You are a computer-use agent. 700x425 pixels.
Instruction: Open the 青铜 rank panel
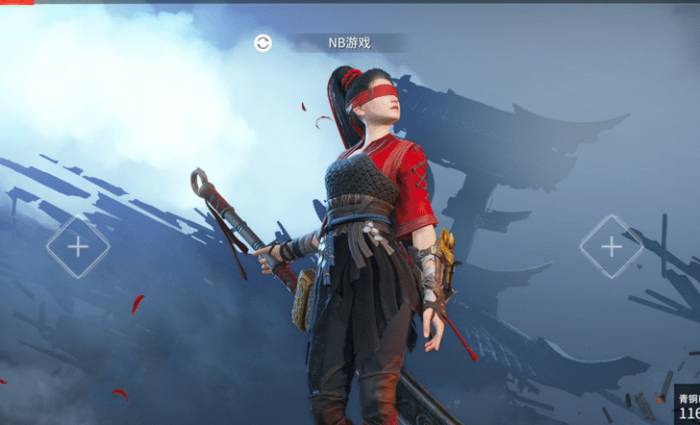[688, 404]
